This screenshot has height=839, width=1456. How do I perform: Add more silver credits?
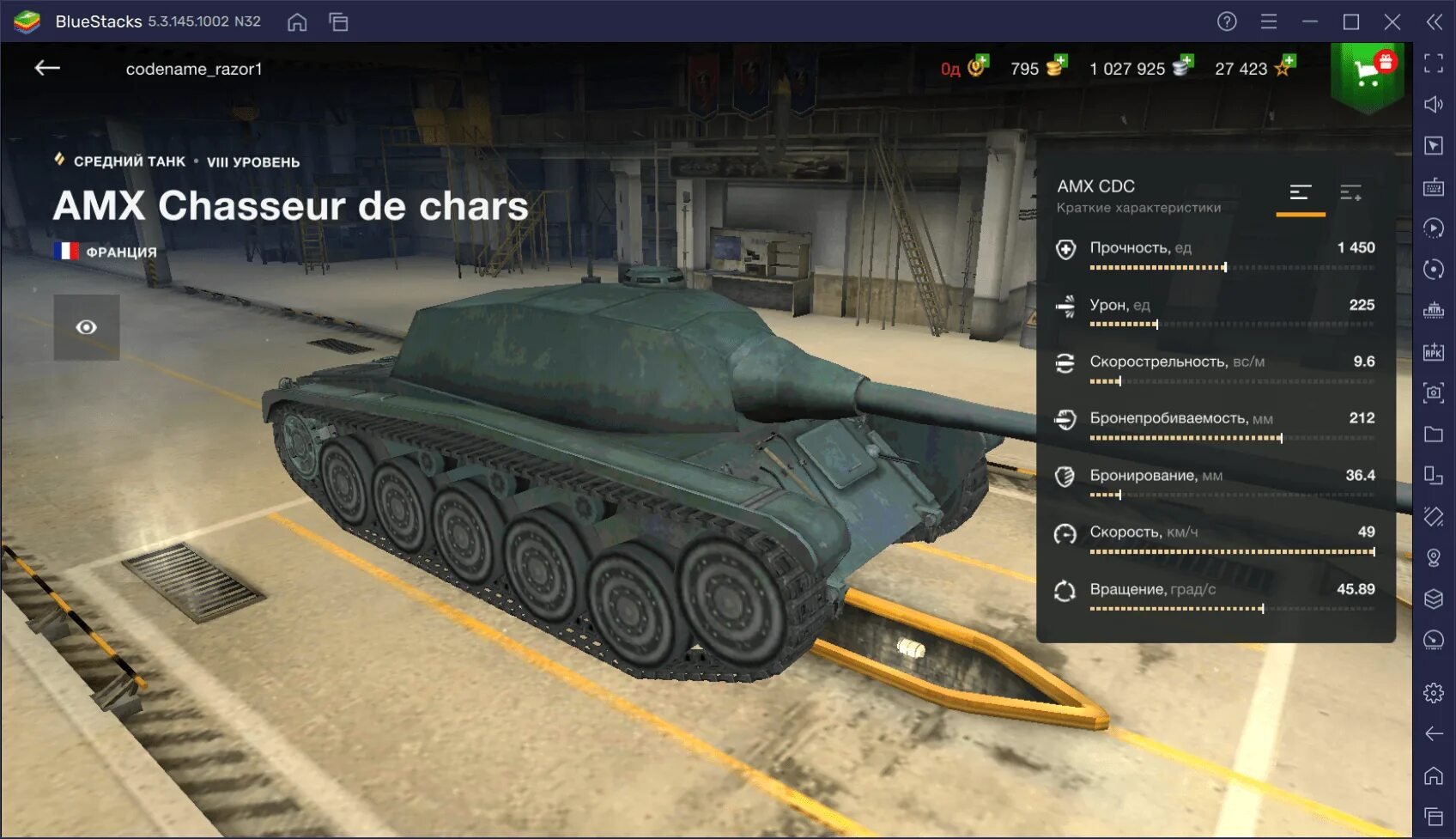pyautogui.click(x=1183, y=66)
